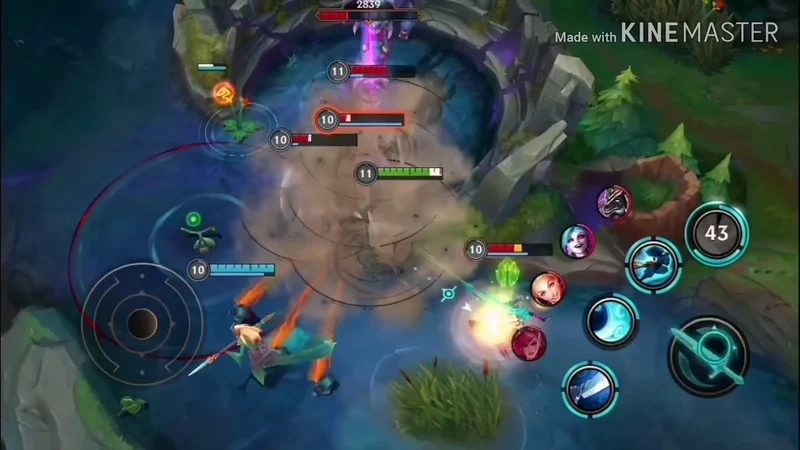Target the dark masked champion portrait
The image size is (800, 450).
point(614,202)
